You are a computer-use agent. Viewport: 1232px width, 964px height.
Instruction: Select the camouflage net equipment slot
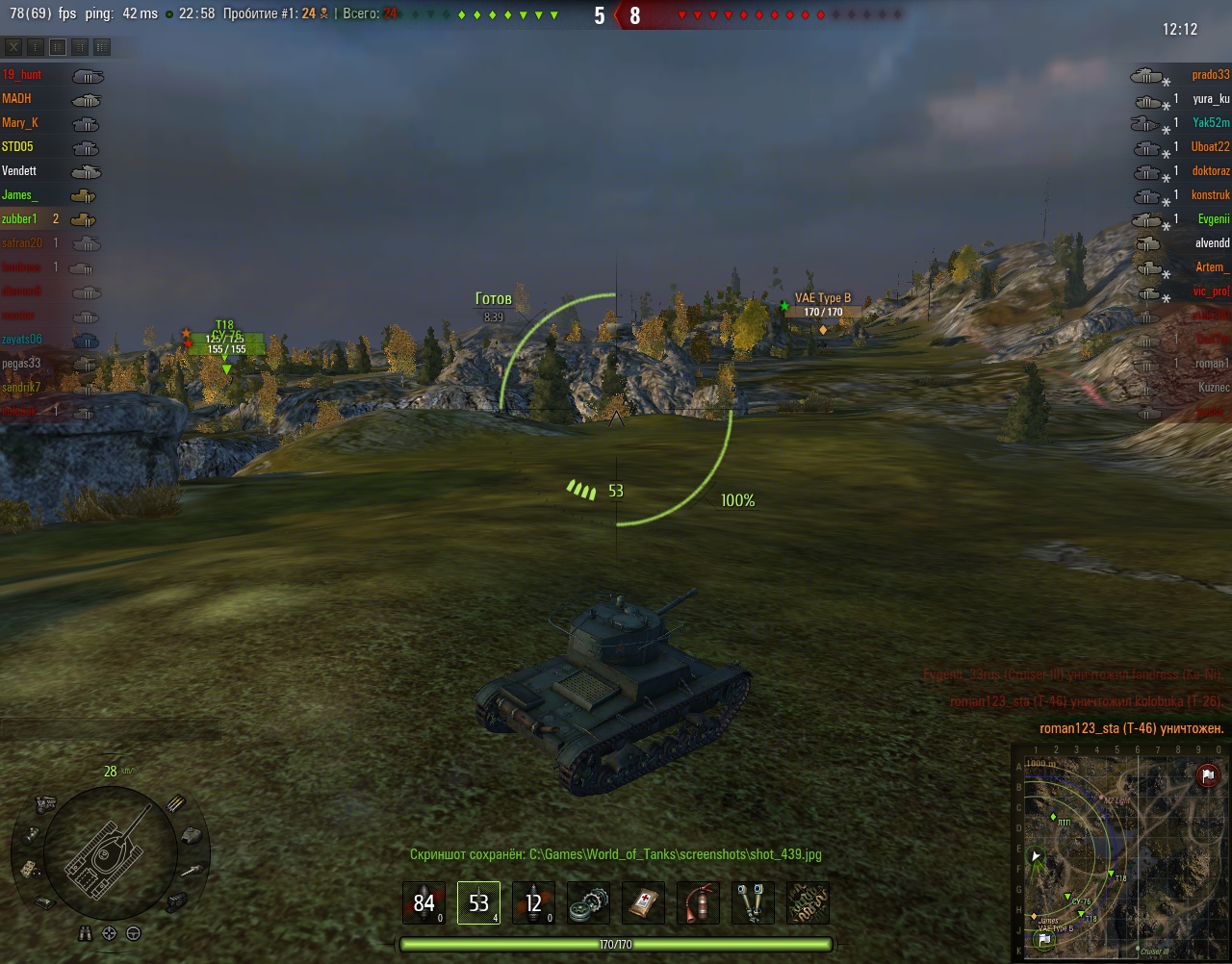click(x=808, y=903)
